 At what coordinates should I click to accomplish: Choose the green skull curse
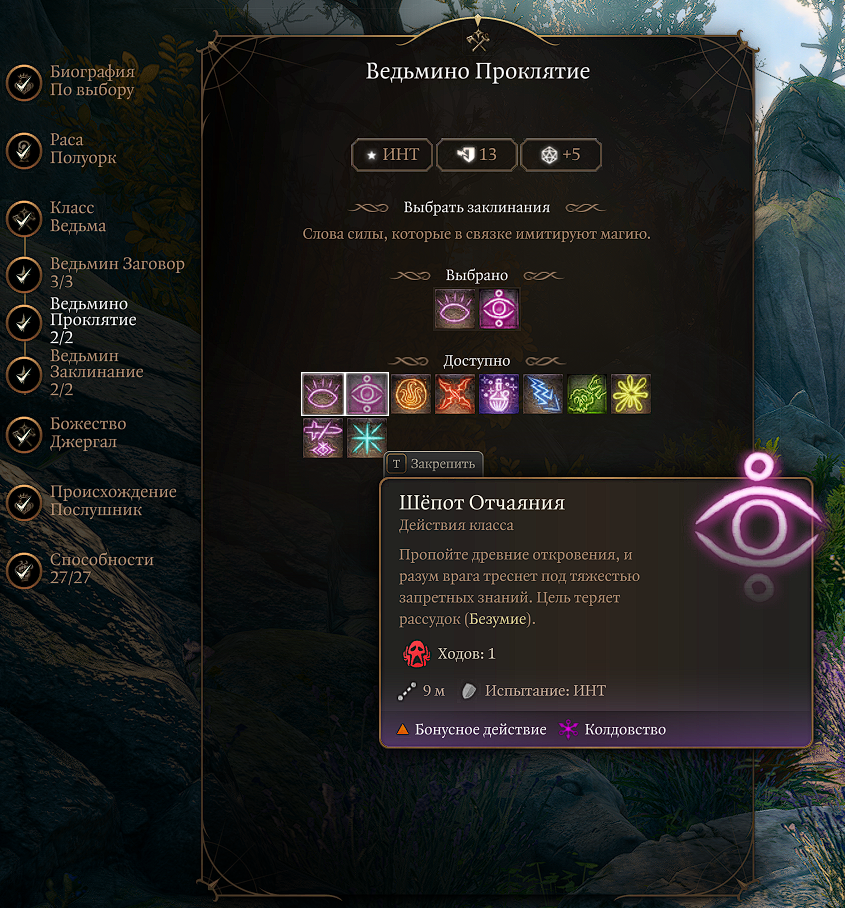click(587, 394)
